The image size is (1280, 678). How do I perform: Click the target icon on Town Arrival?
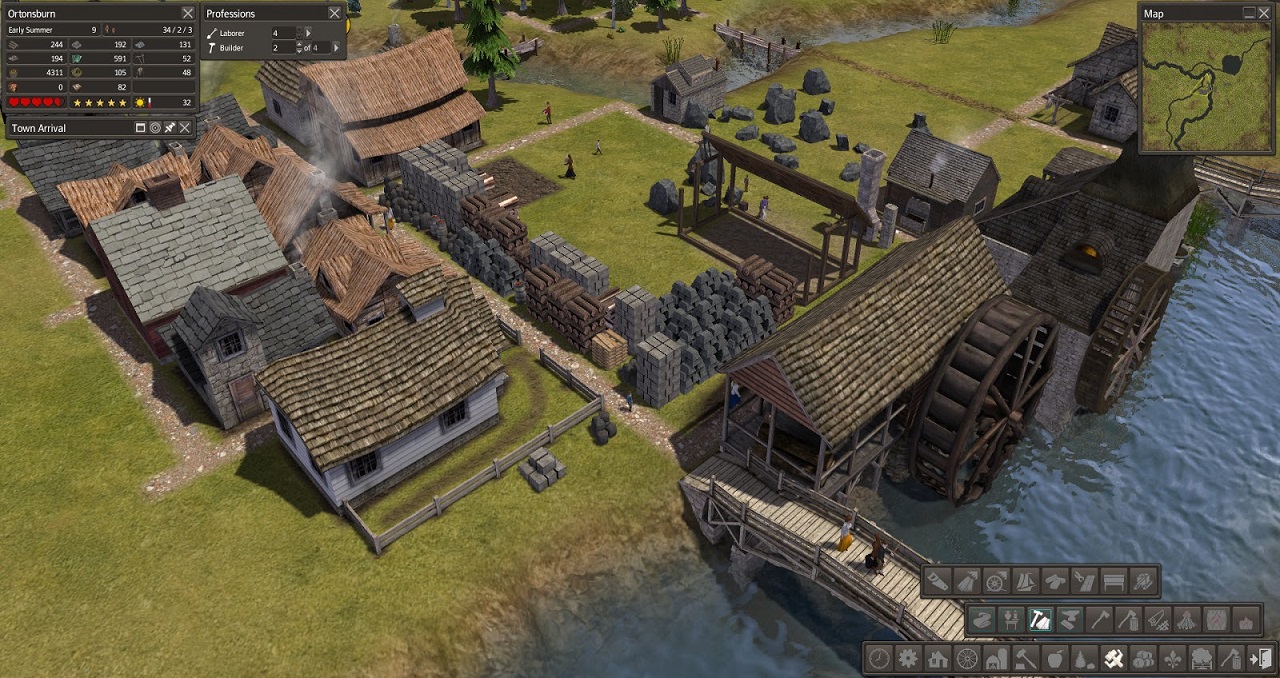pyautogui.click(x=155, y=128)
